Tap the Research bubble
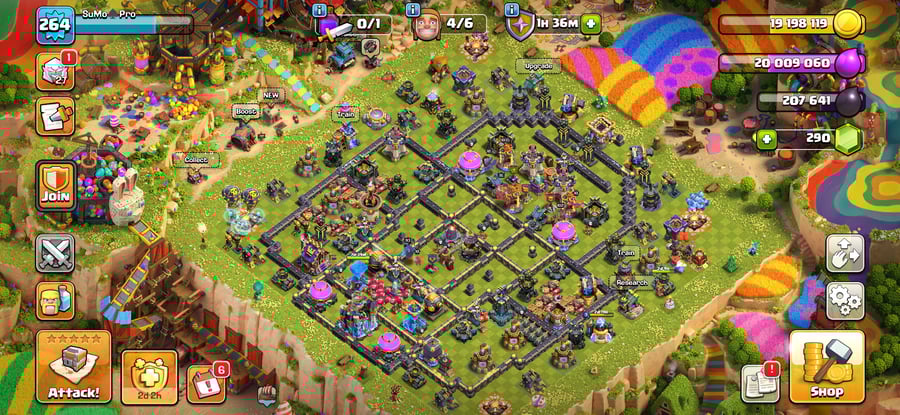Screen dimensions: 900x415 [x=631, y=283]
